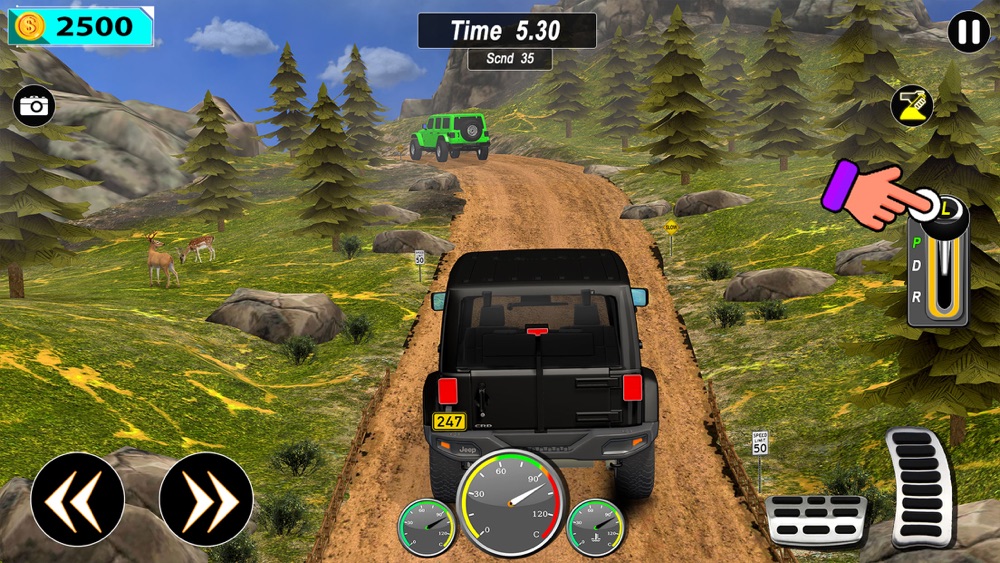Tap the yellow round icon above the shifter

click(911, 107)
